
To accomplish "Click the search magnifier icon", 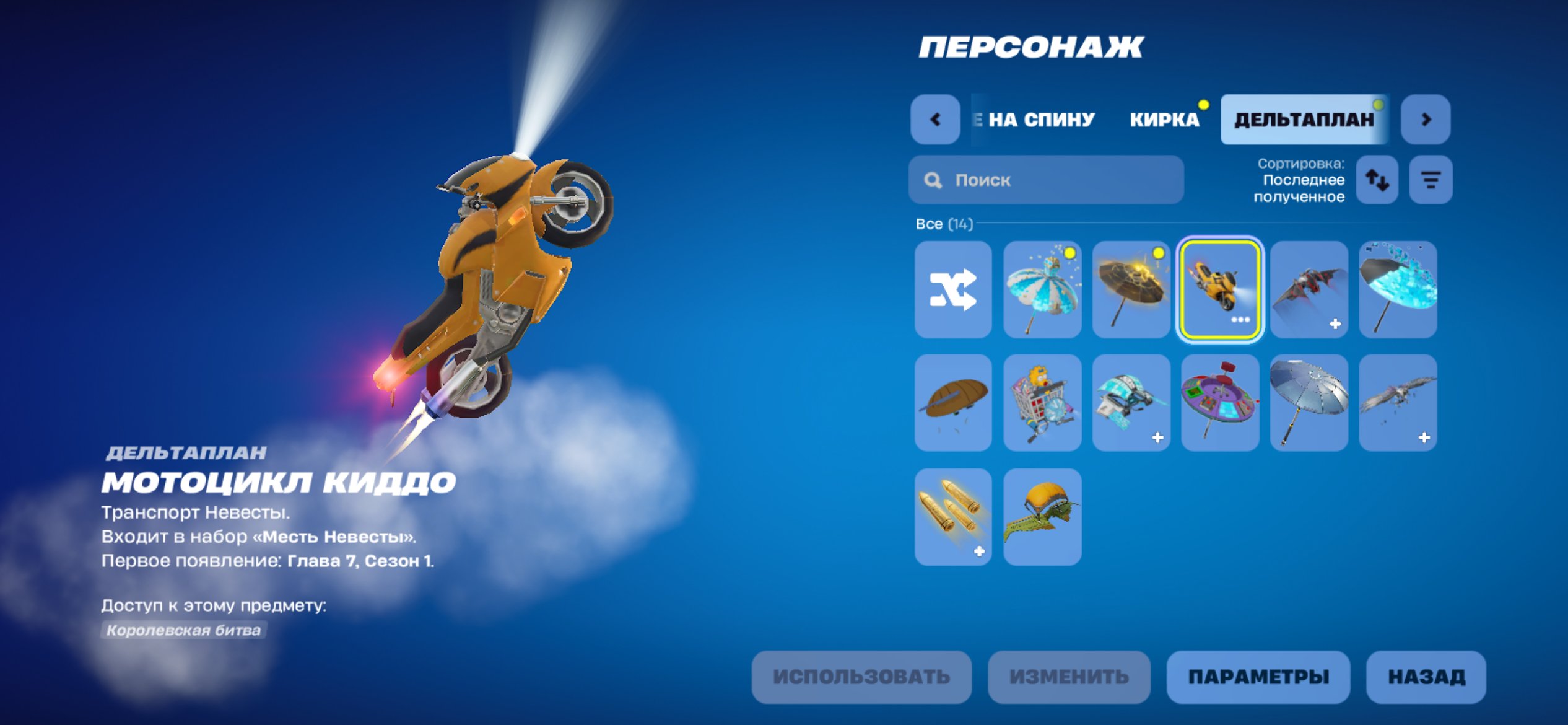I will [x=933, y=180].
